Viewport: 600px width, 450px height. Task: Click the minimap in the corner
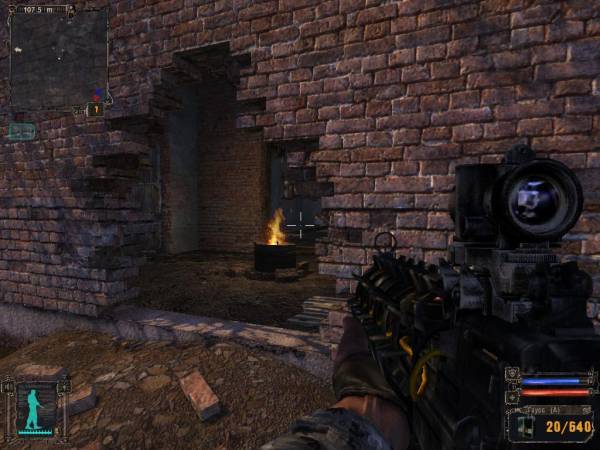tap(58, 59)
